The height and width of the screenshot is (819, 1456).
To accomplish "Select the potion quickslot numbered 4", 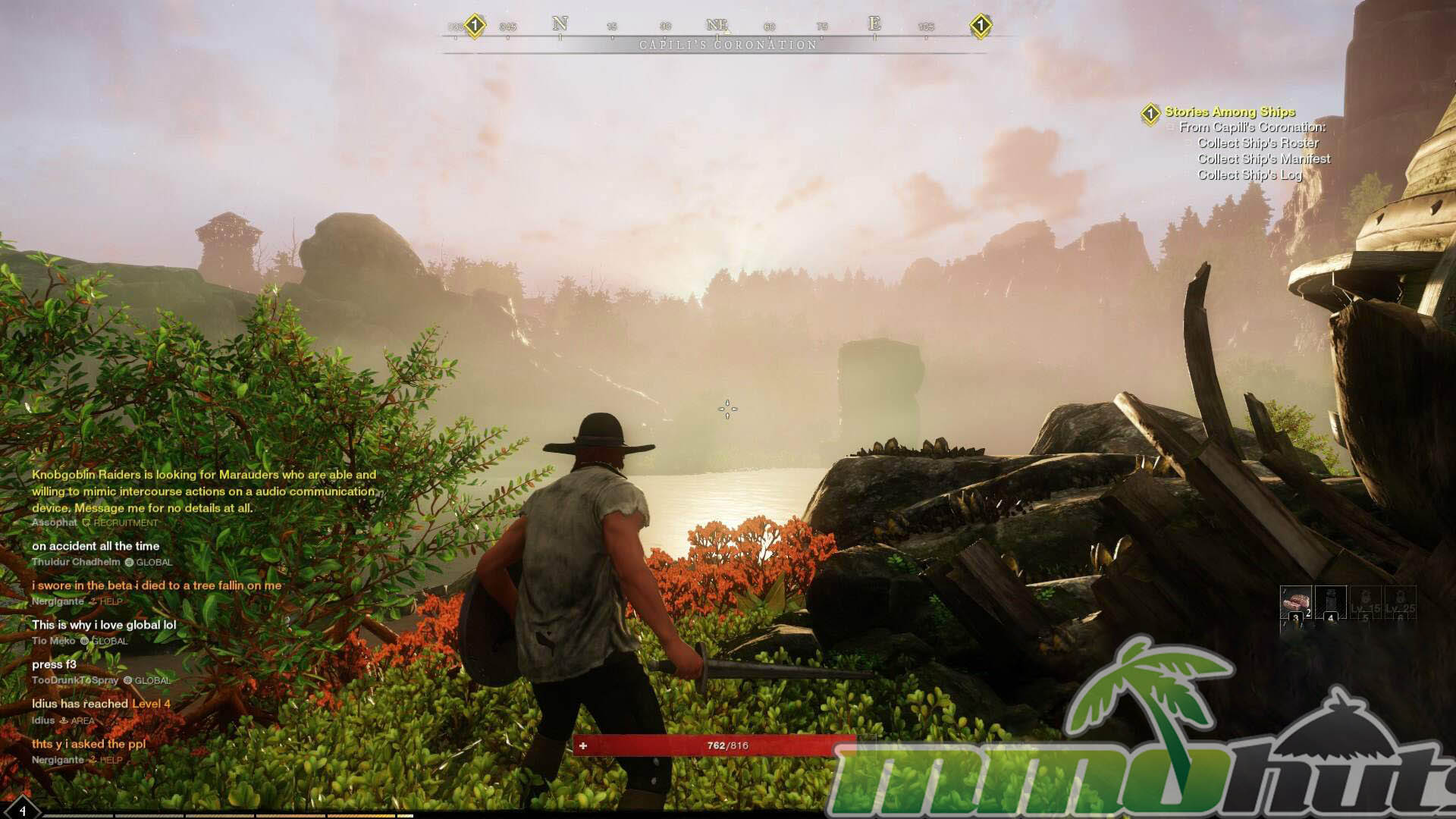I will point(1330,603).
